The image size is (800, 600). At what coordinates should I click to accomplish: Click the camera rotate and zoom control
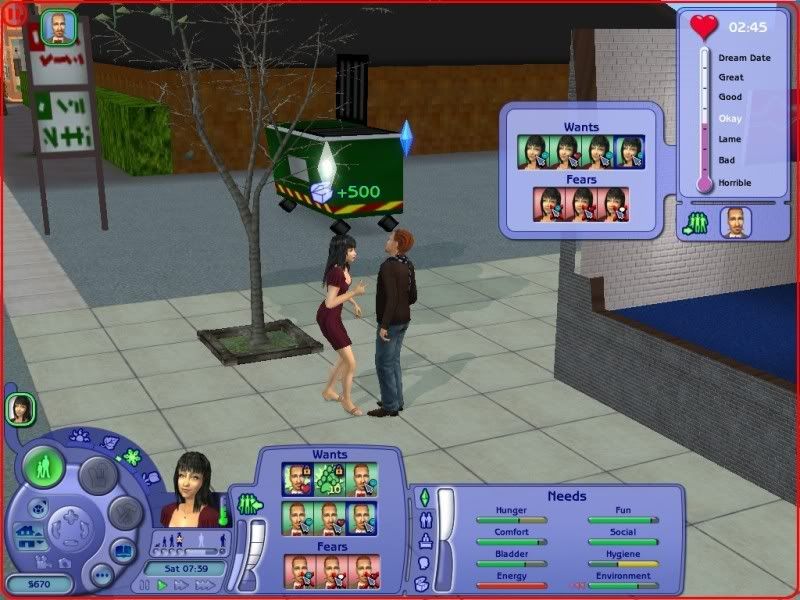(x=72, y=525)
